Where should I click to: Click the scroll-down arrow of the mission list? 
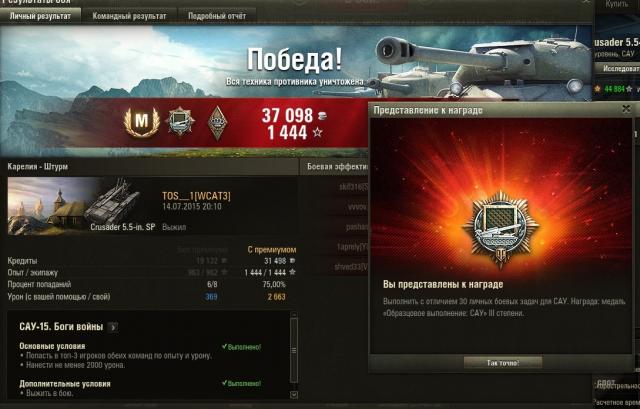[294, 395]
